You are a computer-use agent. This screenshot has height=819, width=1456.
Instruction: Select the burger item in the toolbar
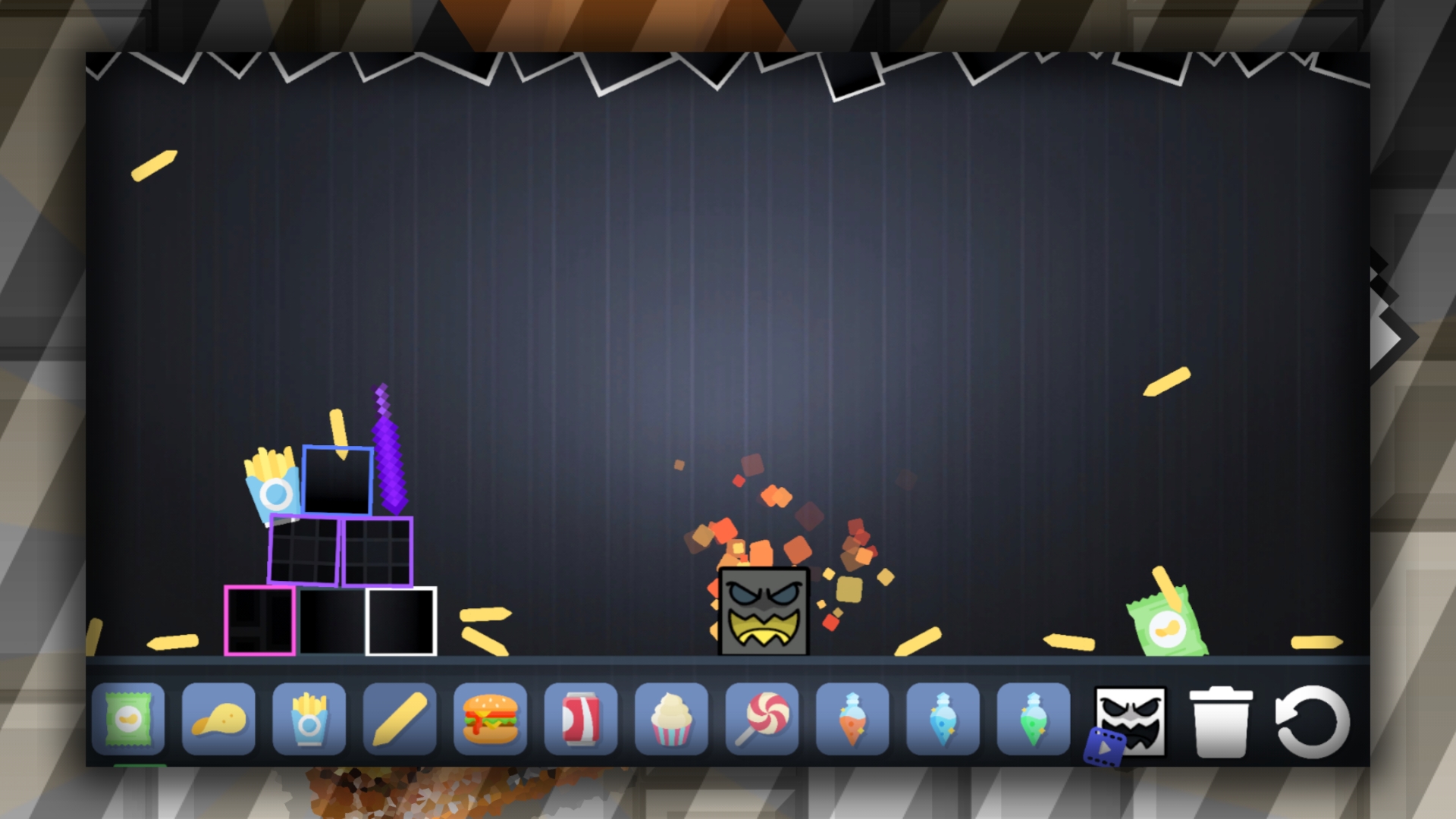coord(490,719)
